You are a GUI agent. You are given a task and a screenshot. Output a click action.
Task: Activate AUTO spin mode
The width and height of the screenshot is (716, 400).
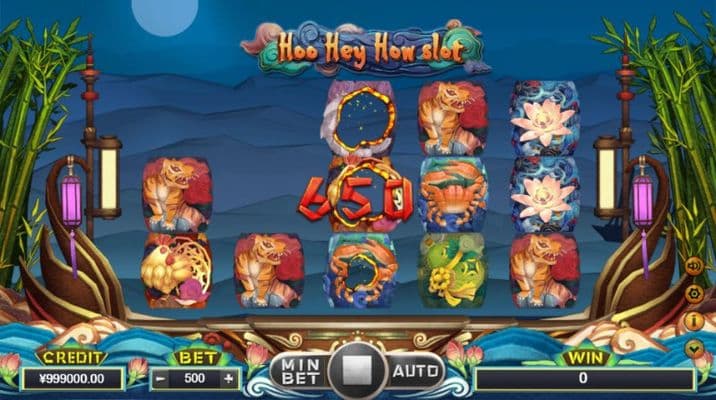(x=416, y=372)
